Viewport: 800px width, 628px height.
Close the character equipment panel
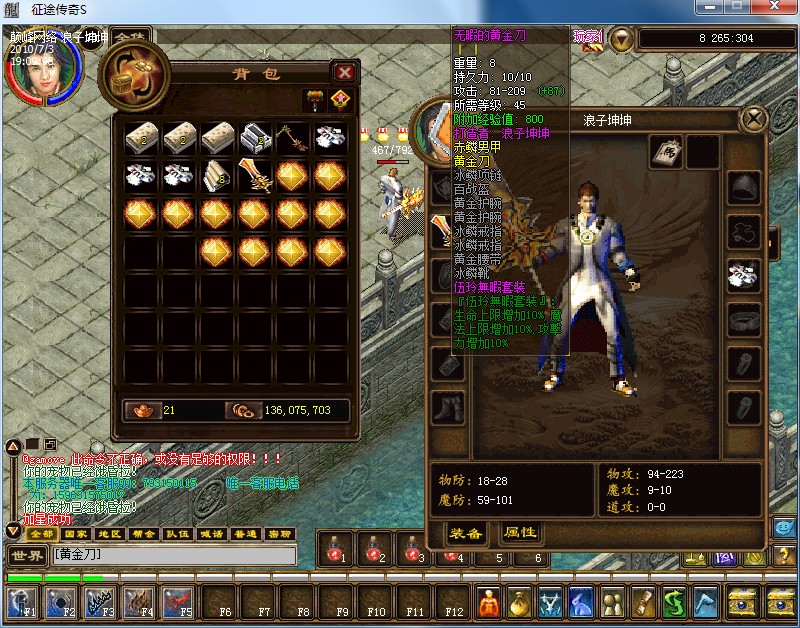click(x=753, y=120)
